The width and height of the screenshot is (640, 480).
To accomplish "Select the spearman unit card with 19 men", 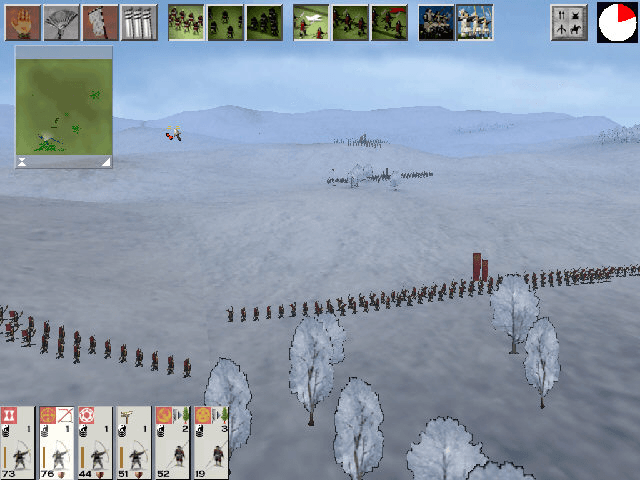I will [x=211, y=442].
